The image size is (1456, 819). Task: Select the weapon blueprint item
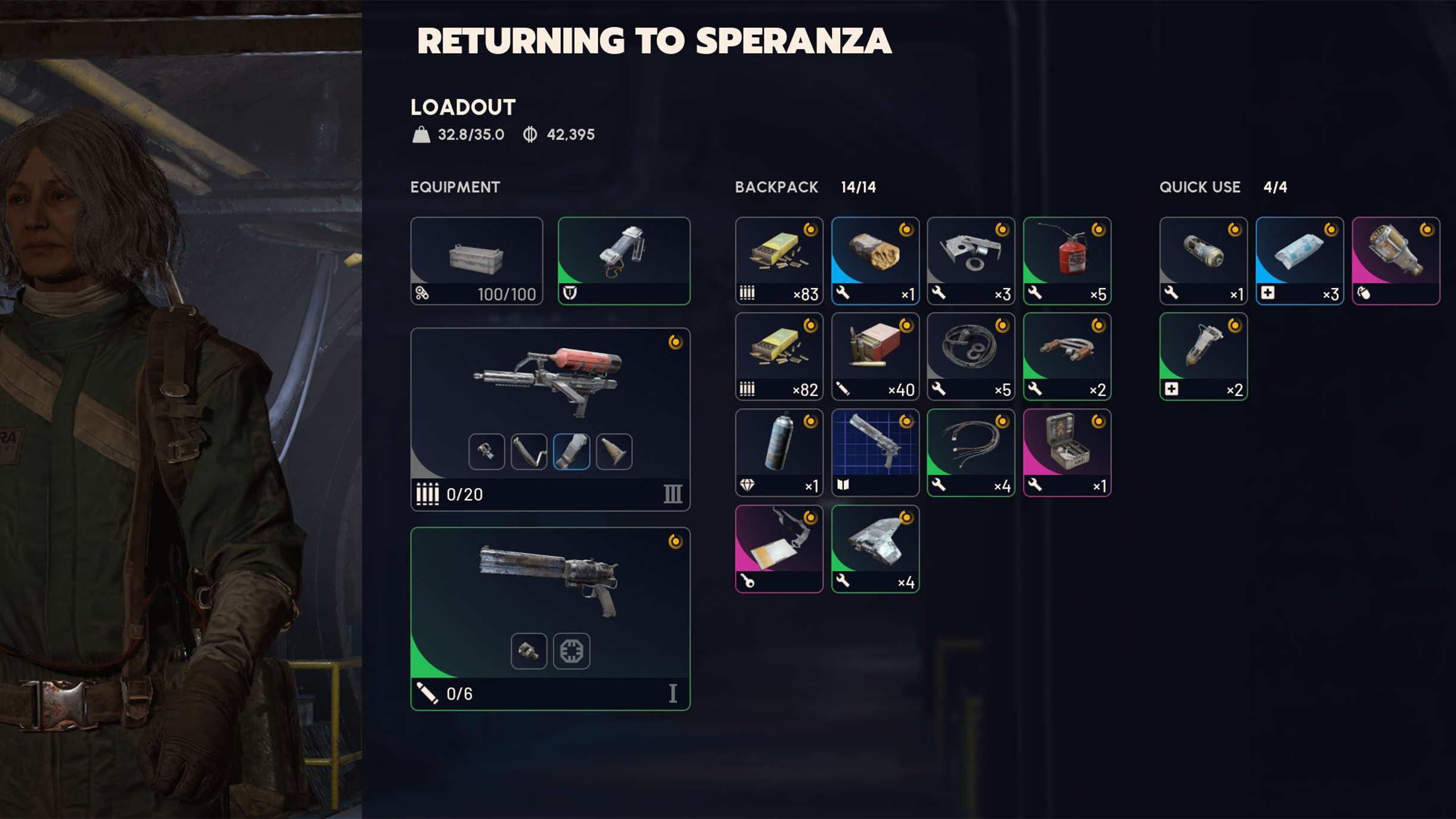(875, 452)
